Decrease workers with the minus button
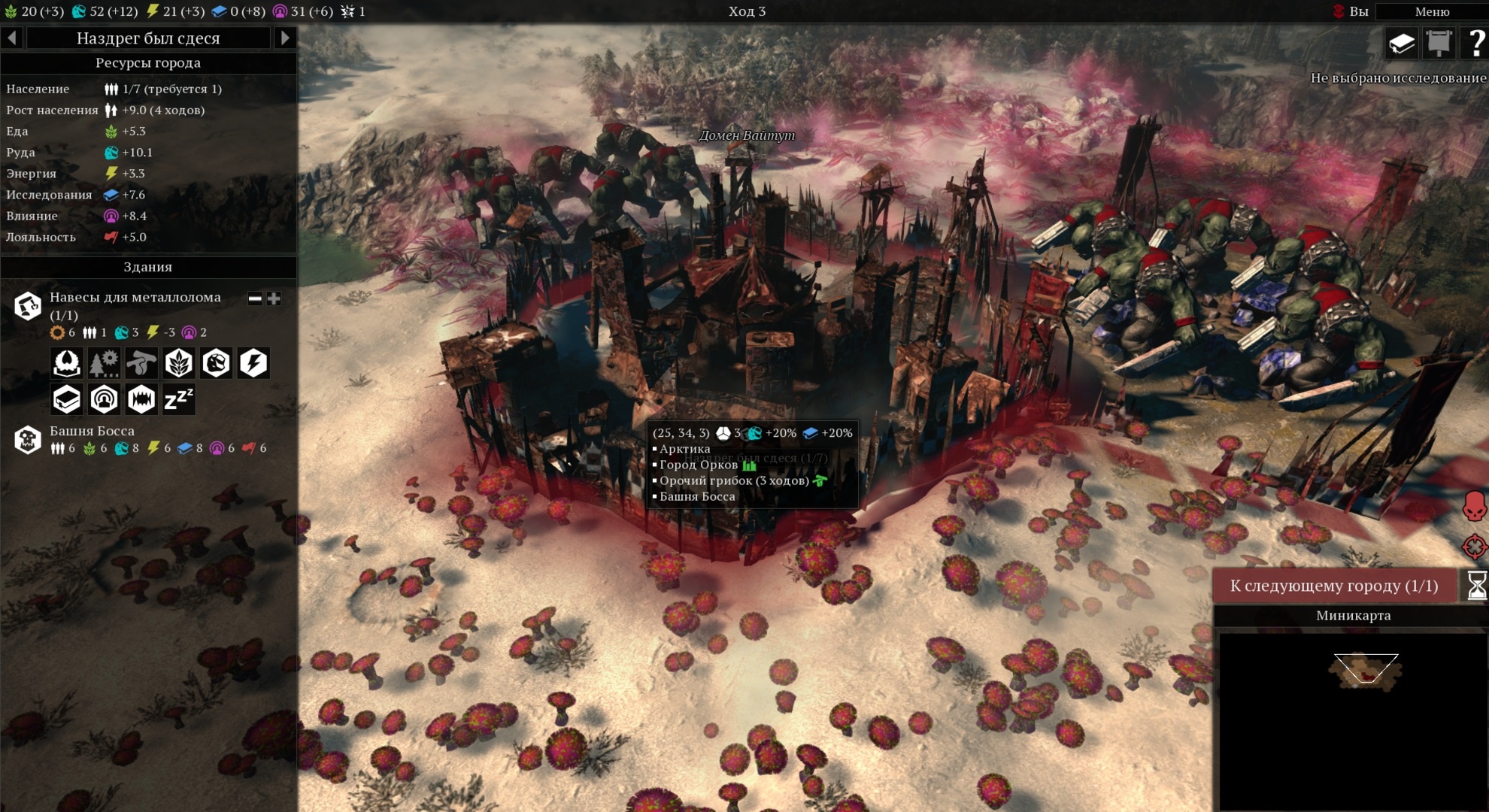The height and width of the screenshot is (812, 1489). 255,298
